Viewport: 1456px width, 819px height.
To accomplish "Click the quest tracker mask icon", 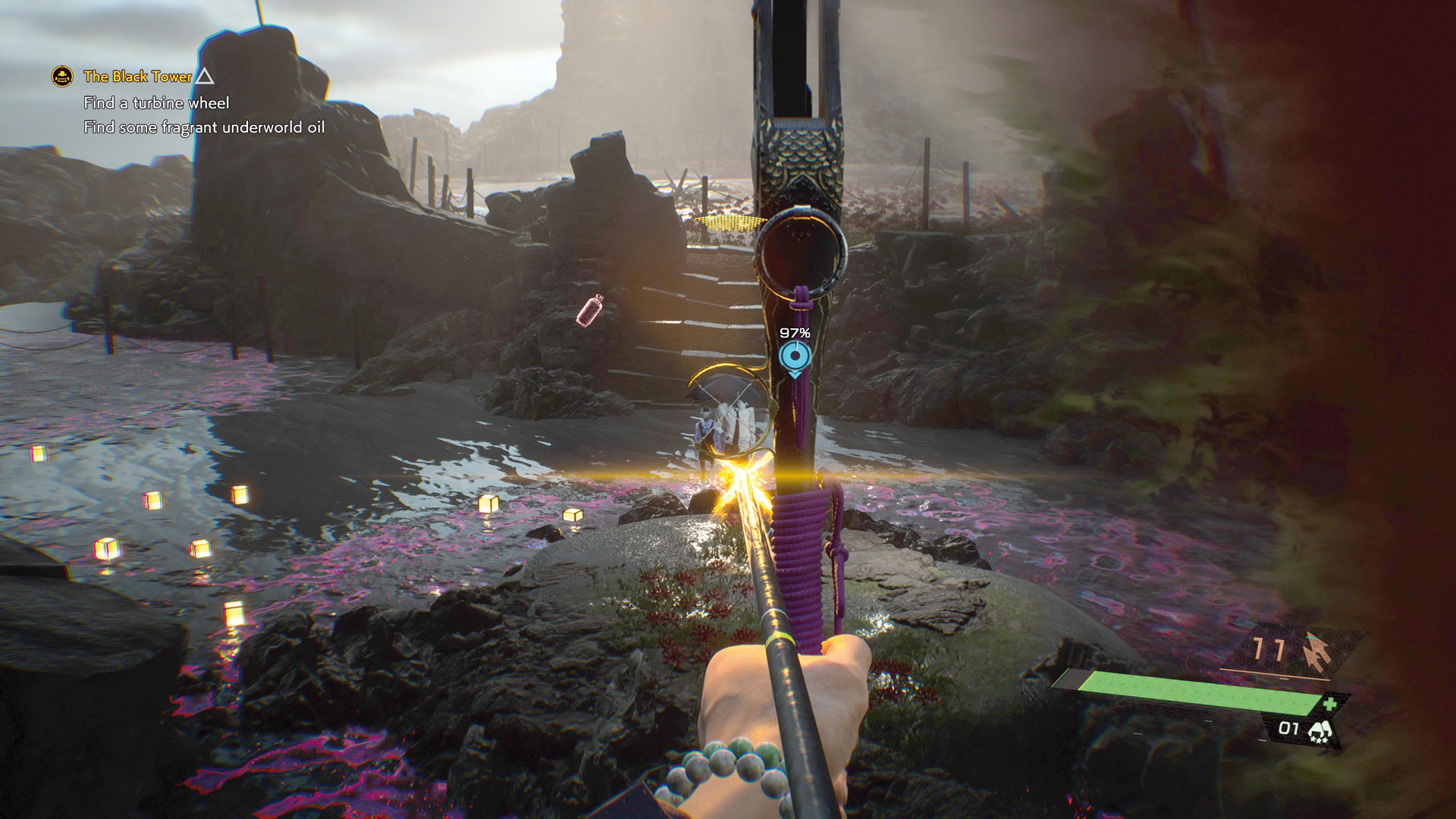I will (x=62, y=77).
